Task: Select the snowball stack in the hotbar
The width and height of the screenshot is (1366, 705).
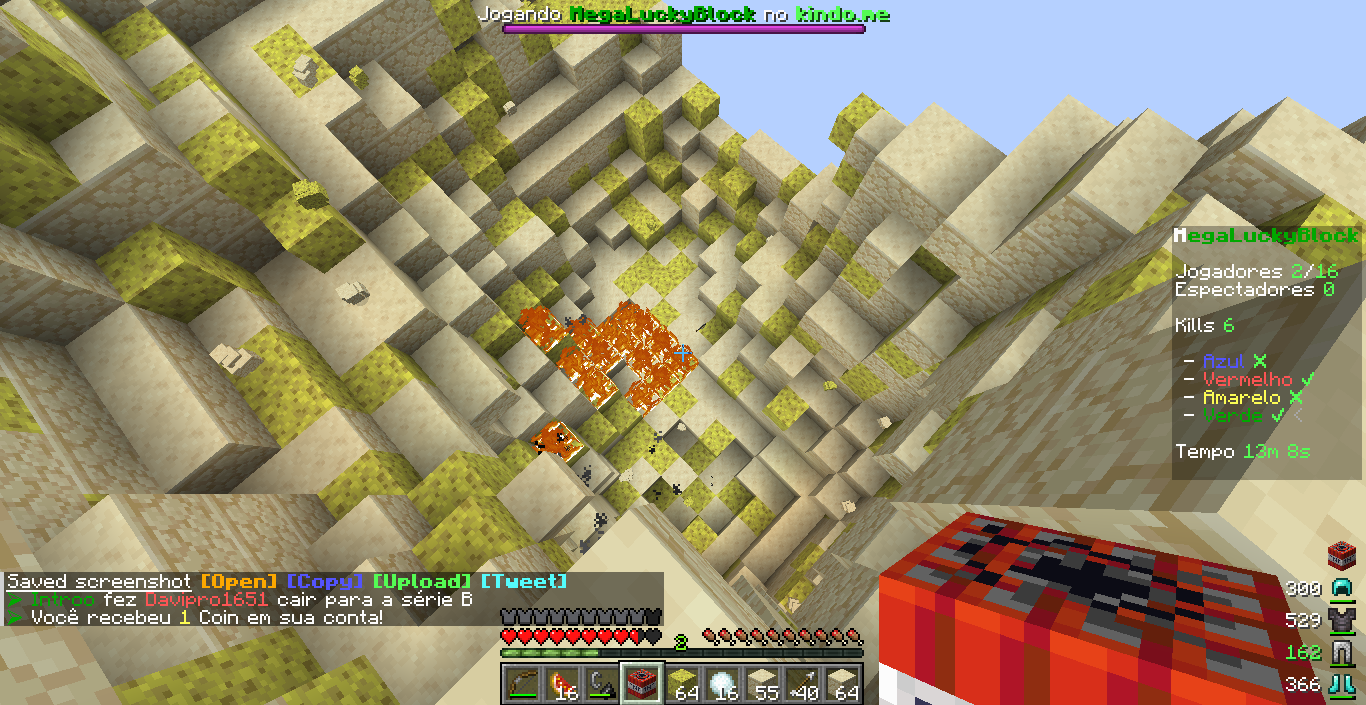Action: pos(721,684)
